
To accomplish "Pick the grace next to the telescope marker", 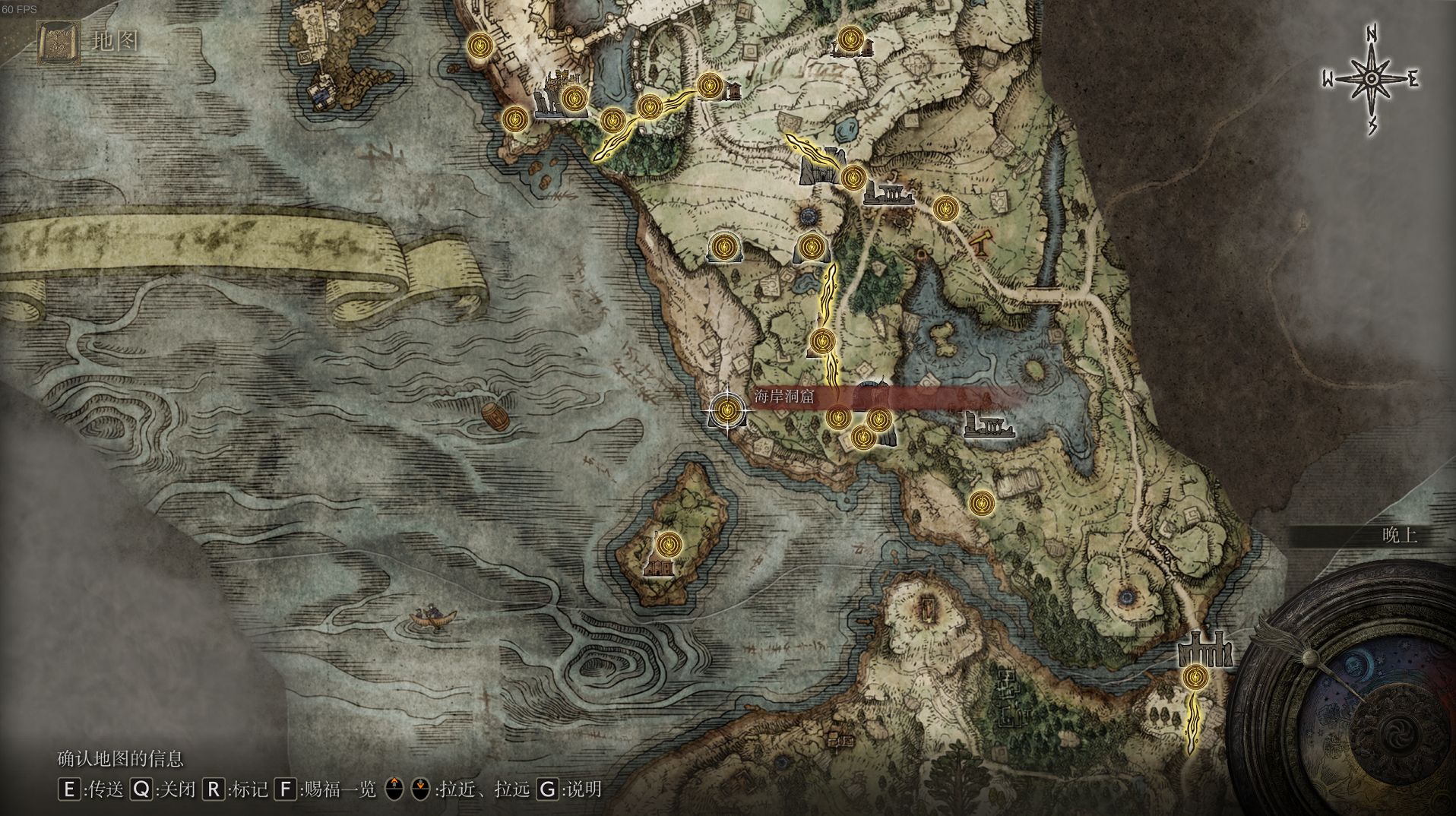I will [x=945, y=207].
